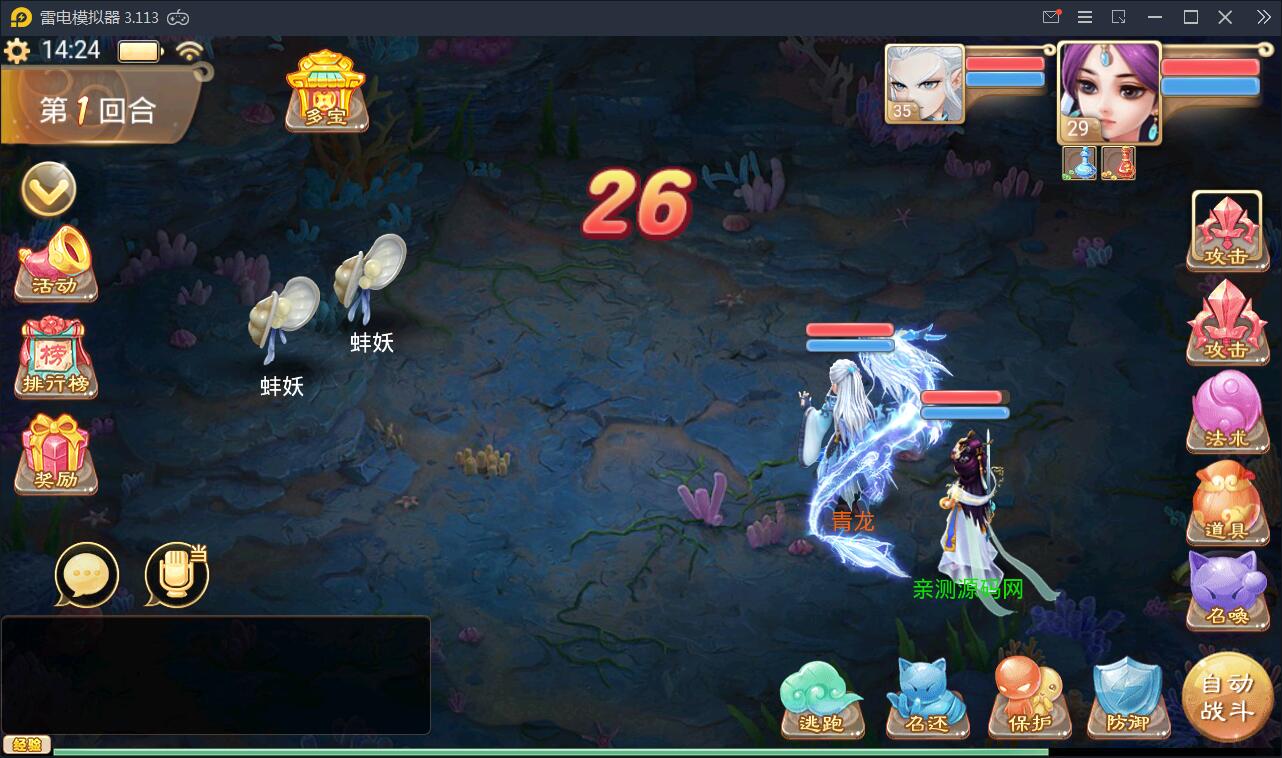The image size is (1282, 758).
Task: Open the 多宝 treasure shop icon
Action: (327, 95)
